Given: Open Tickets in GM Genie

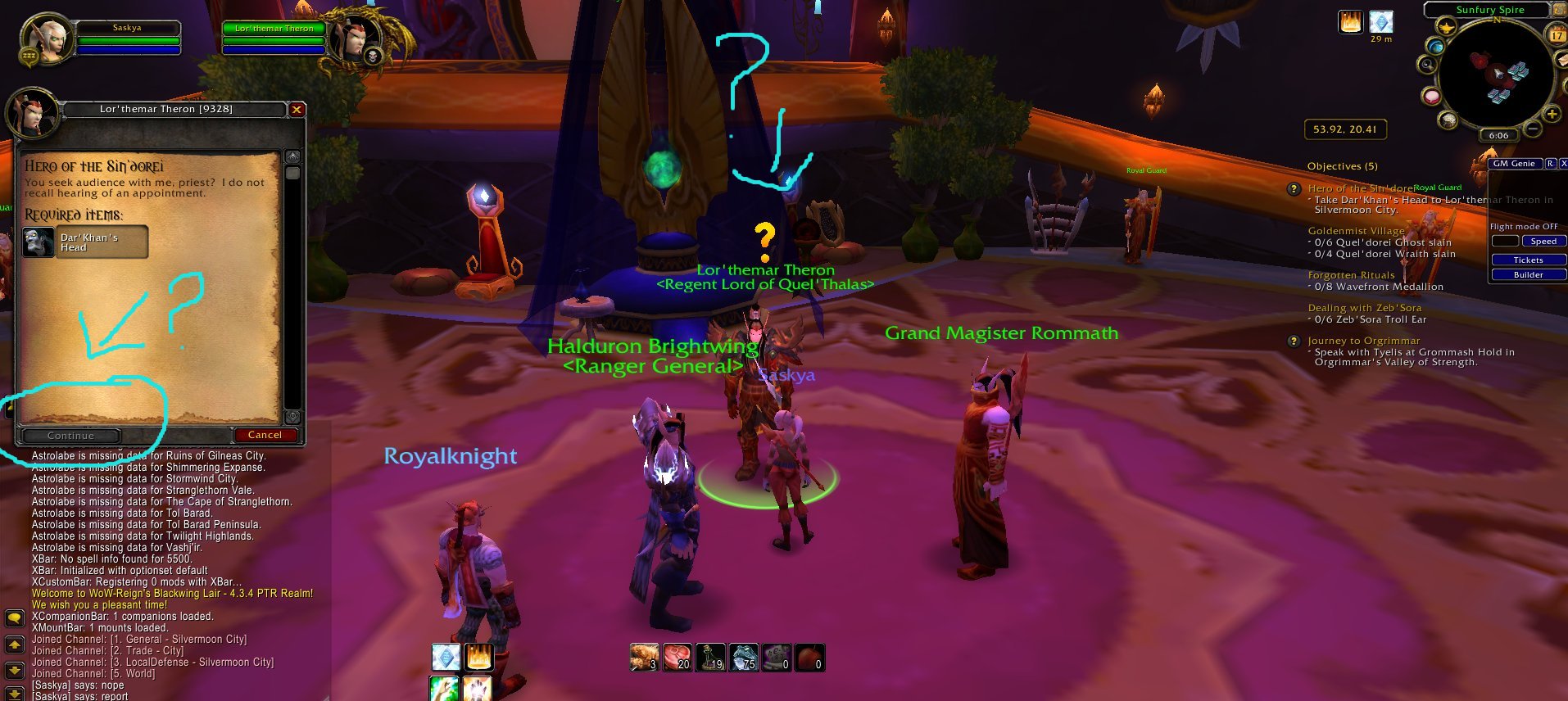Looking at the screenshot, I should 1529,260.
